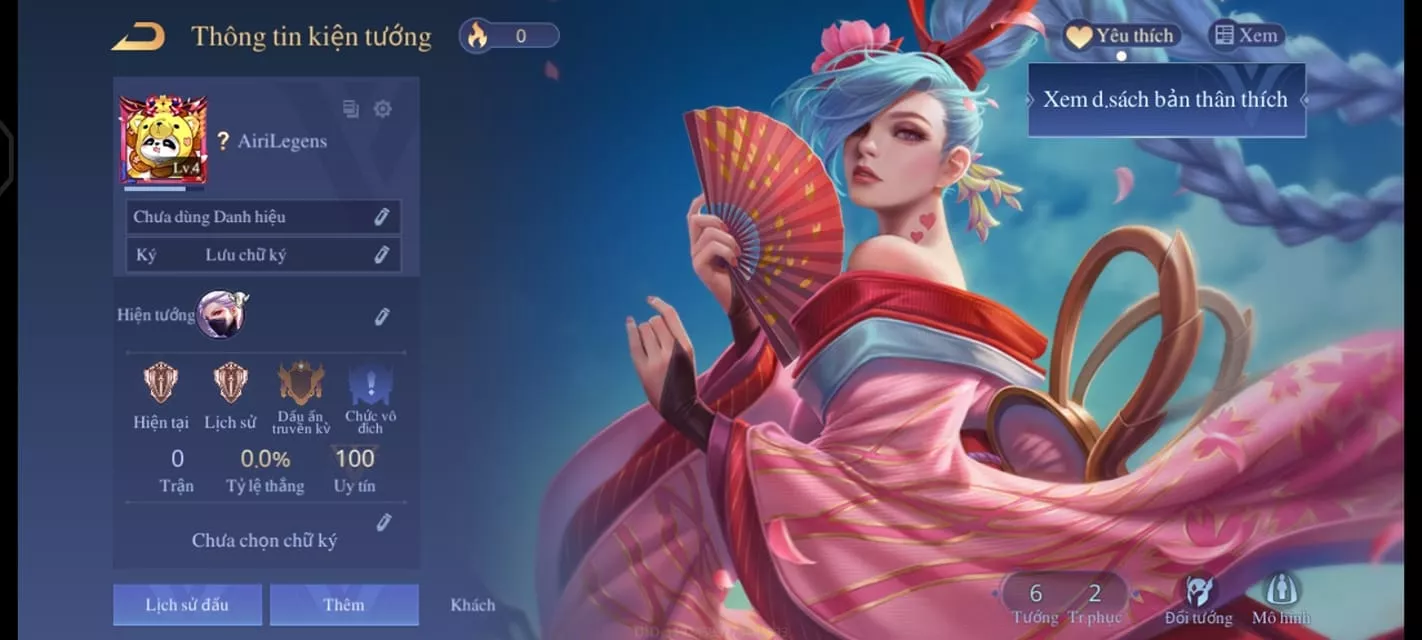Open the Thêm tab
This screenshot has height=640, width=1422.
pos(344,605)
